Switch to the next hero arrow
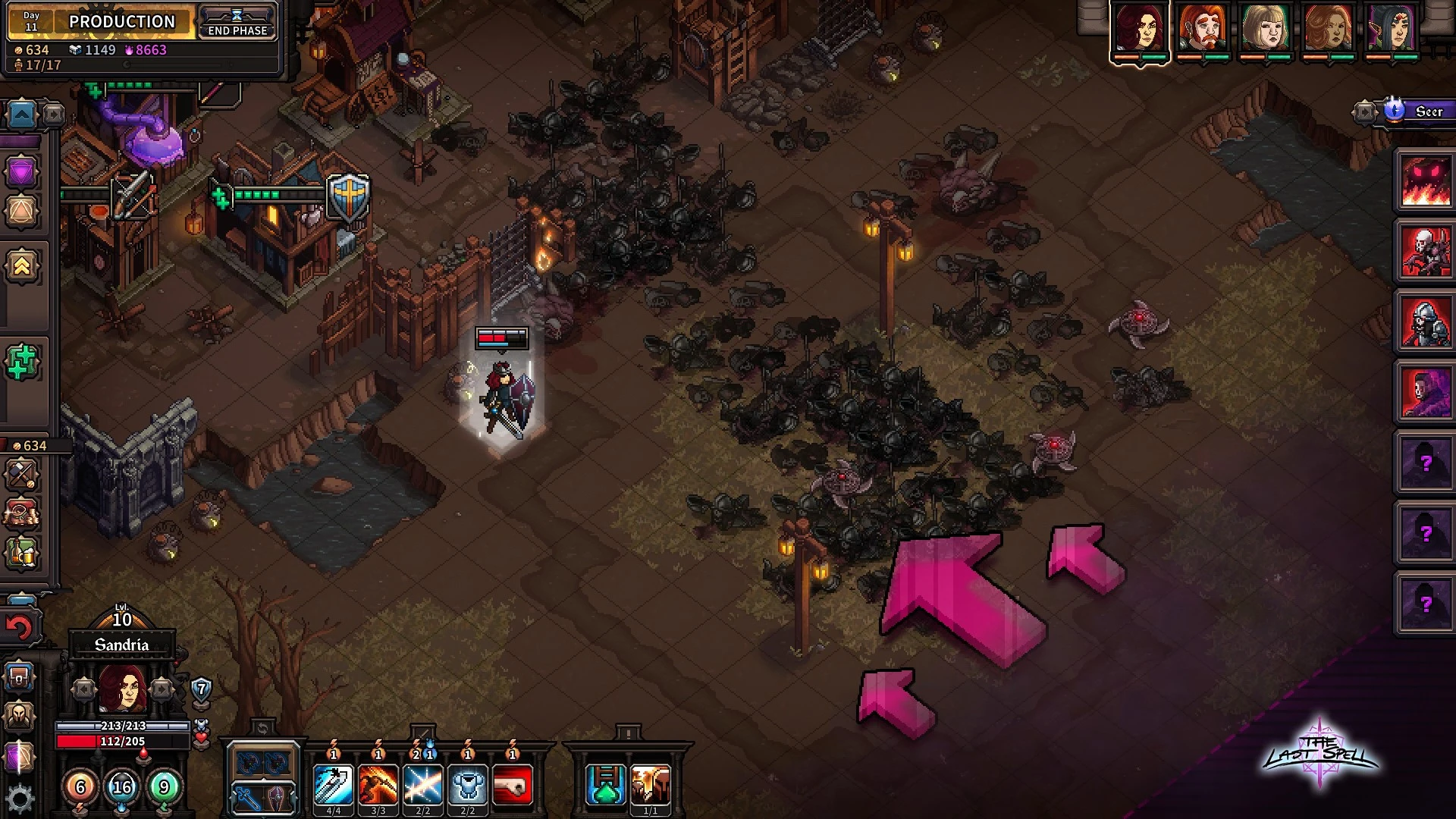This screenshot has height=819, width=1456. click(x=162, y=689)
